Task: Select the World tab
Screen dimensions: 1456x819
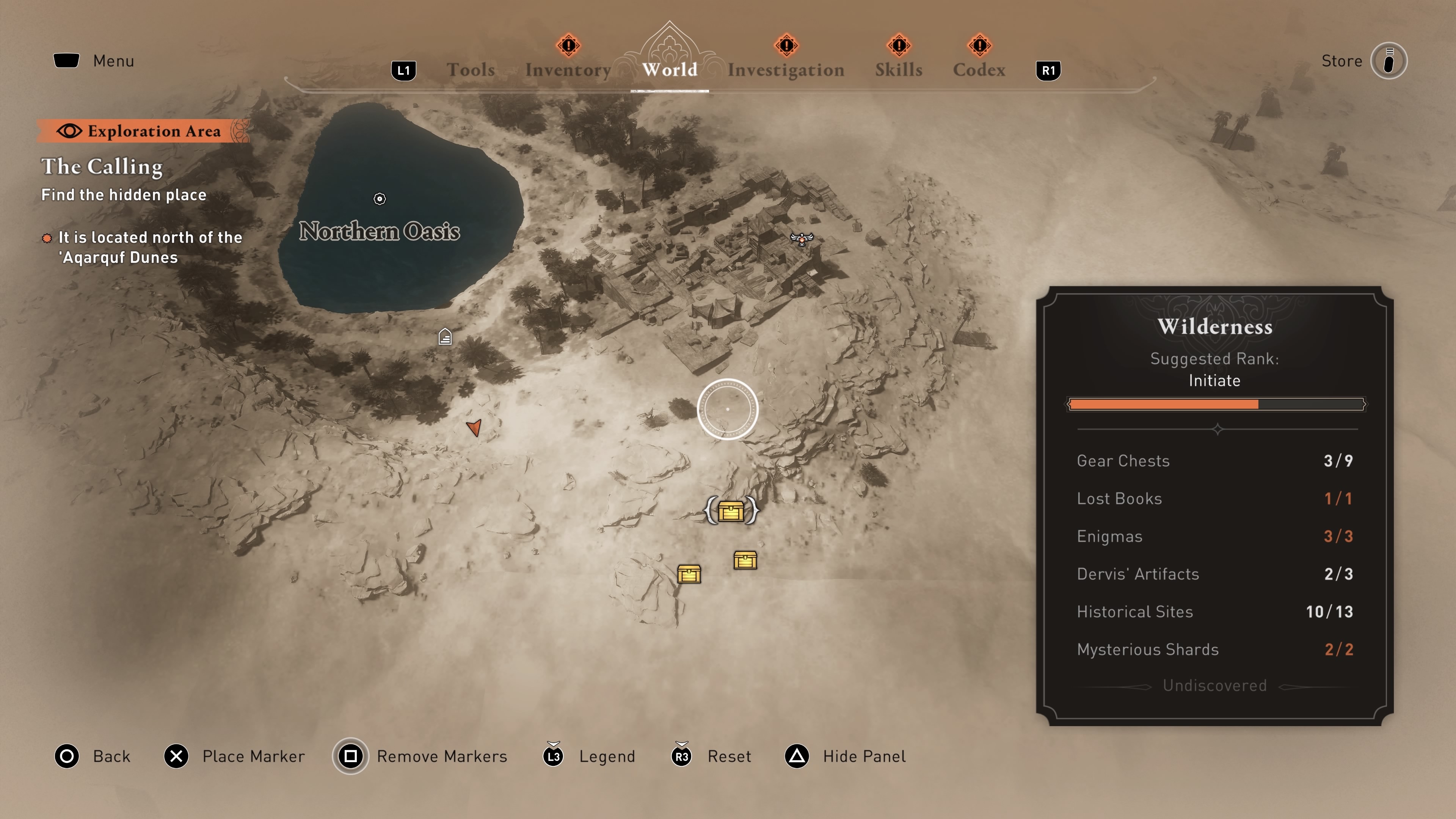Action: (669, 69)
